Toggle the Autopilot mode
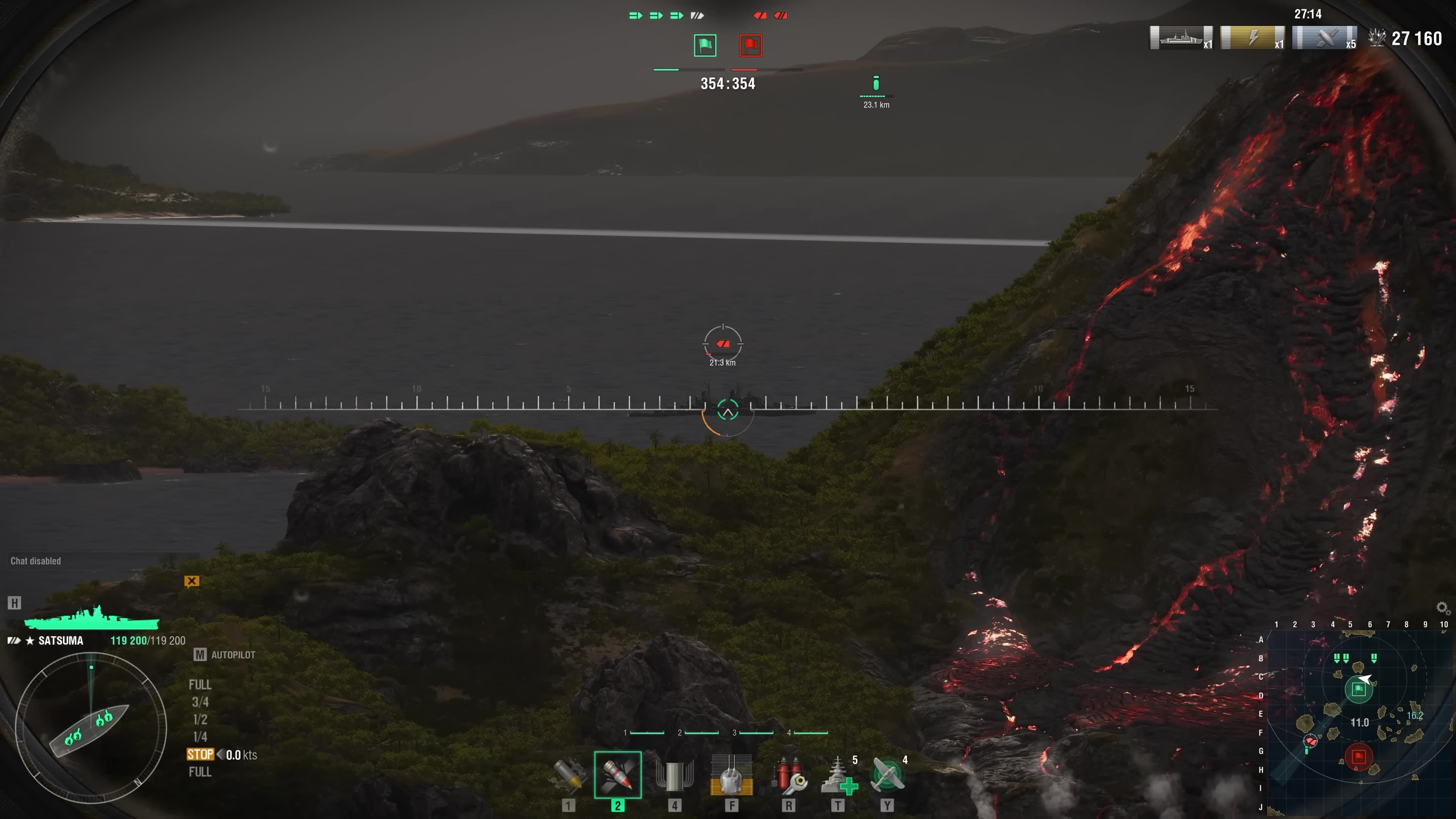 pos(225,654)
